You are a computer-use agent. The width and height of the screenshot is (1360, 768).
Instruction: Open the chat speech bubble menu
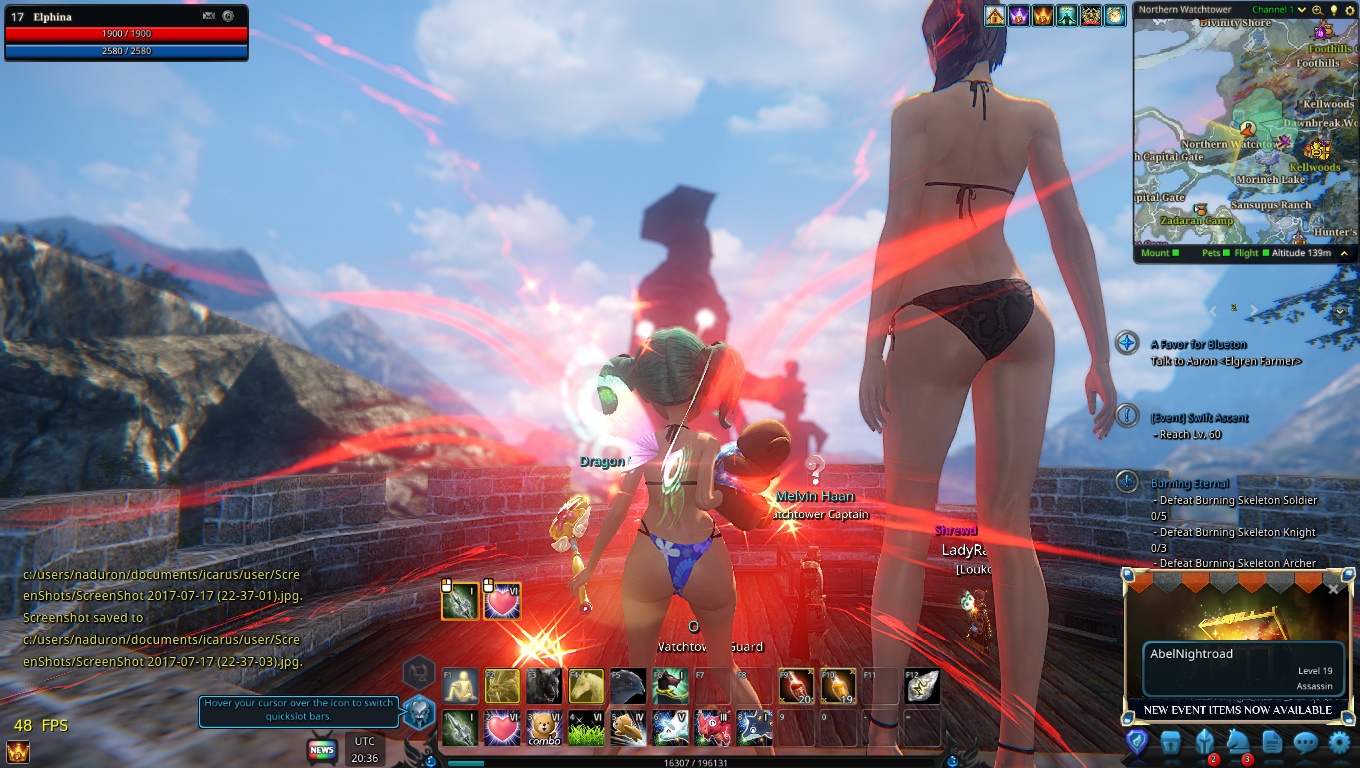click(1305, 742)
